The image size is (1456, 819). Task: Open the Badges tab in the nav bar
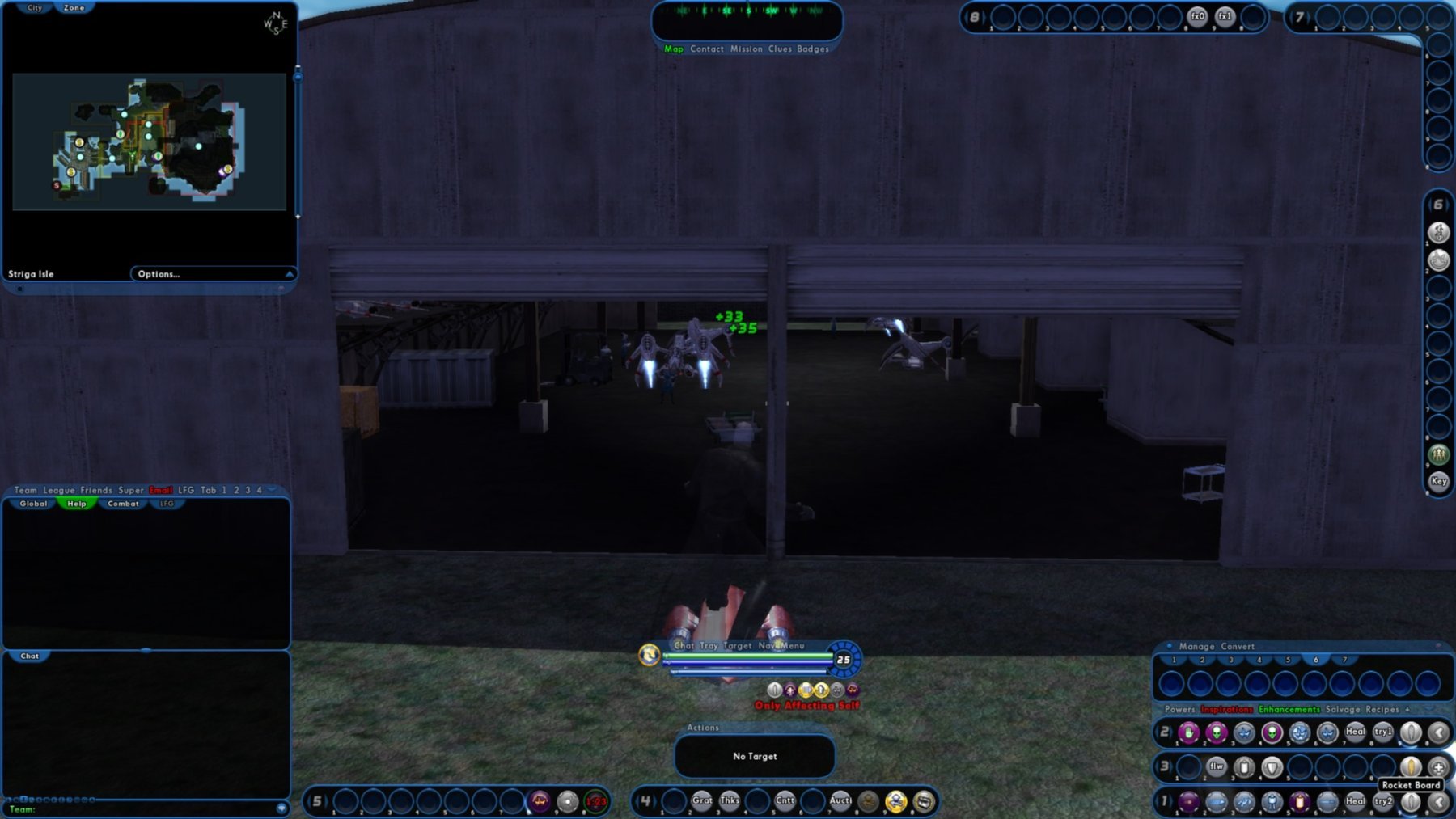pyautogui.click(x=812, y=49)
